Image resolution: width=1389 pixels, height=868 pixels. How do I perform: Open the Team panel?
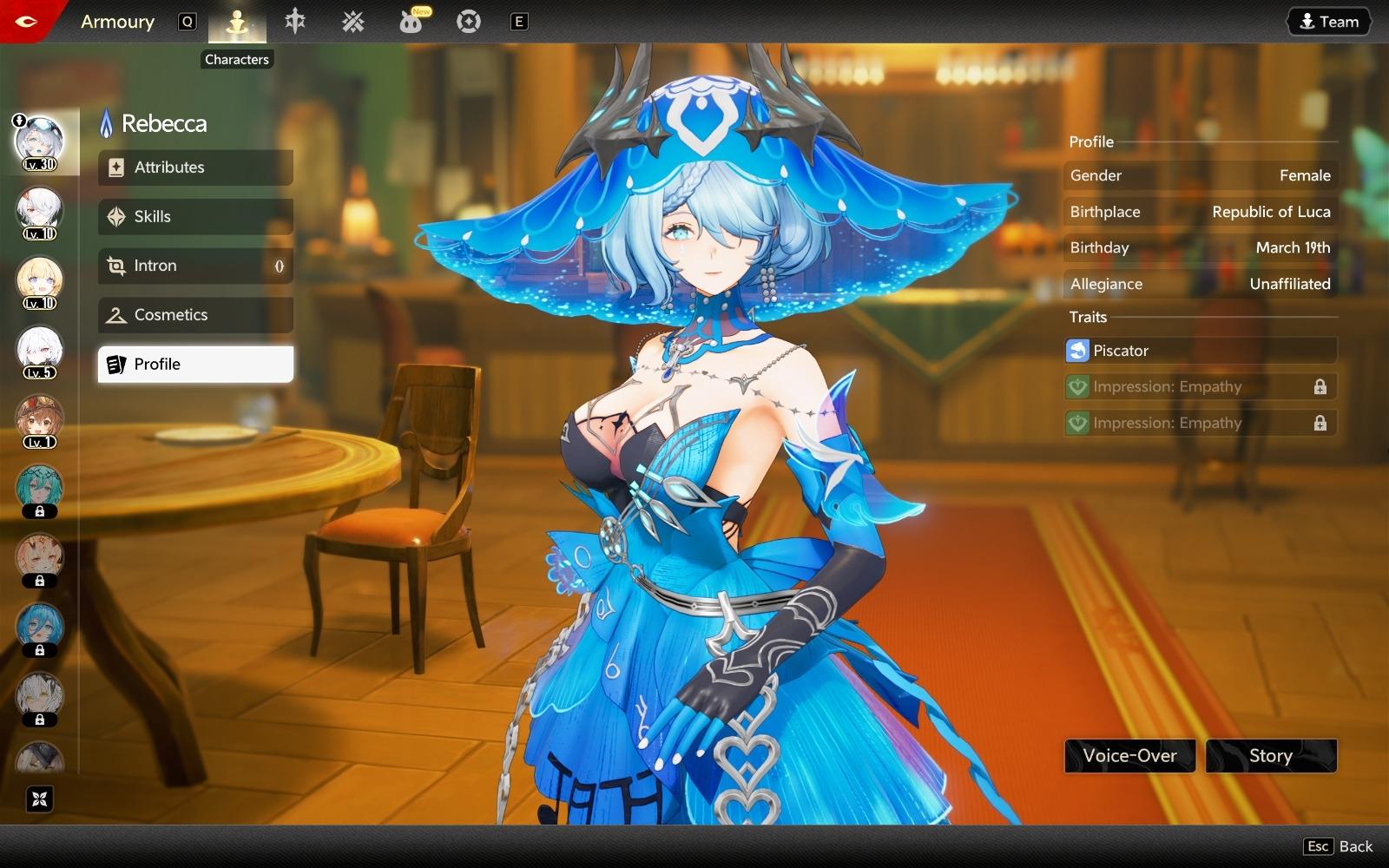click(1328, 22)
